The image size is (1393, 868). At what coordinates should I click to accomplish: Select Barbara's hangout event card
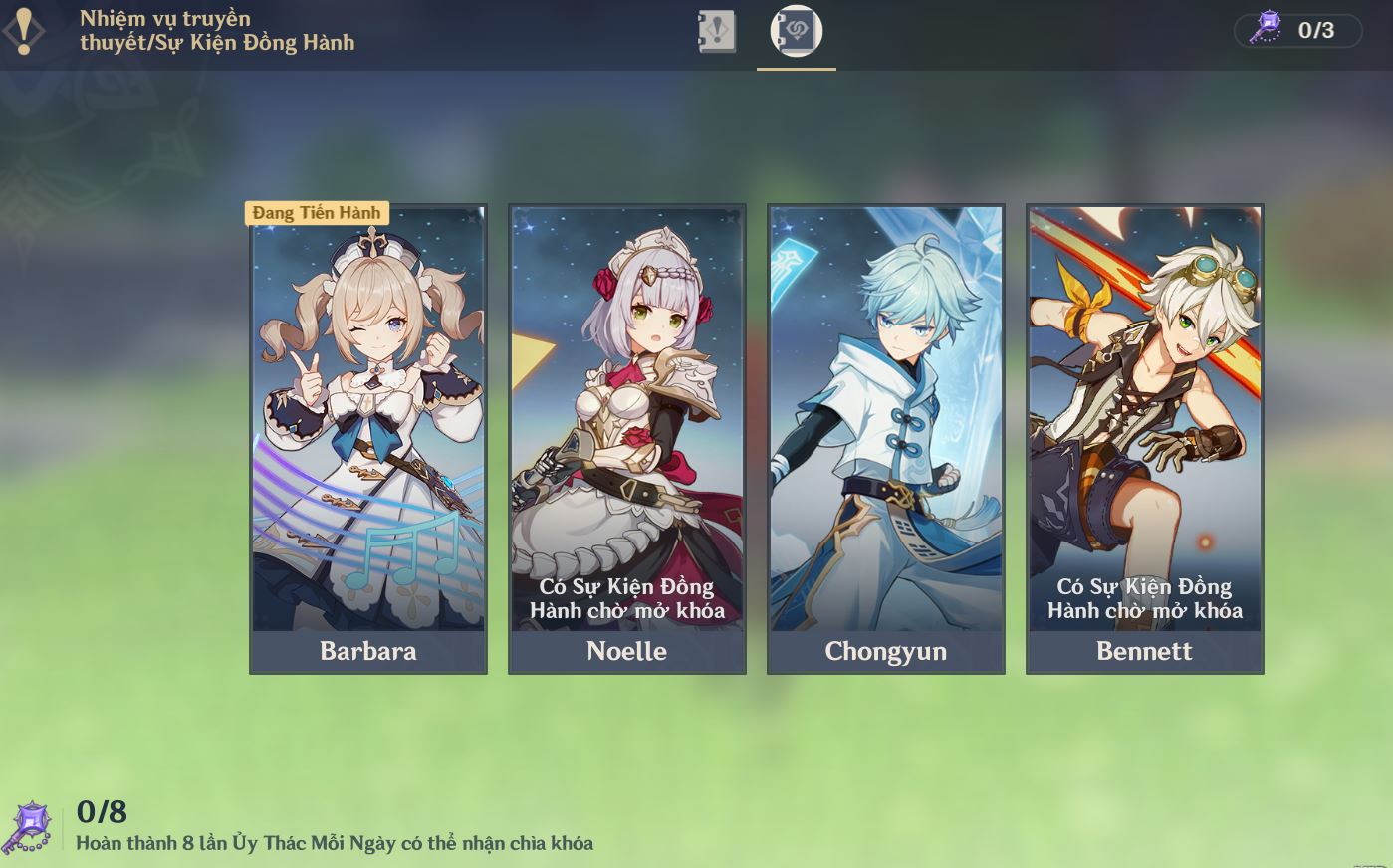(368, 439)
